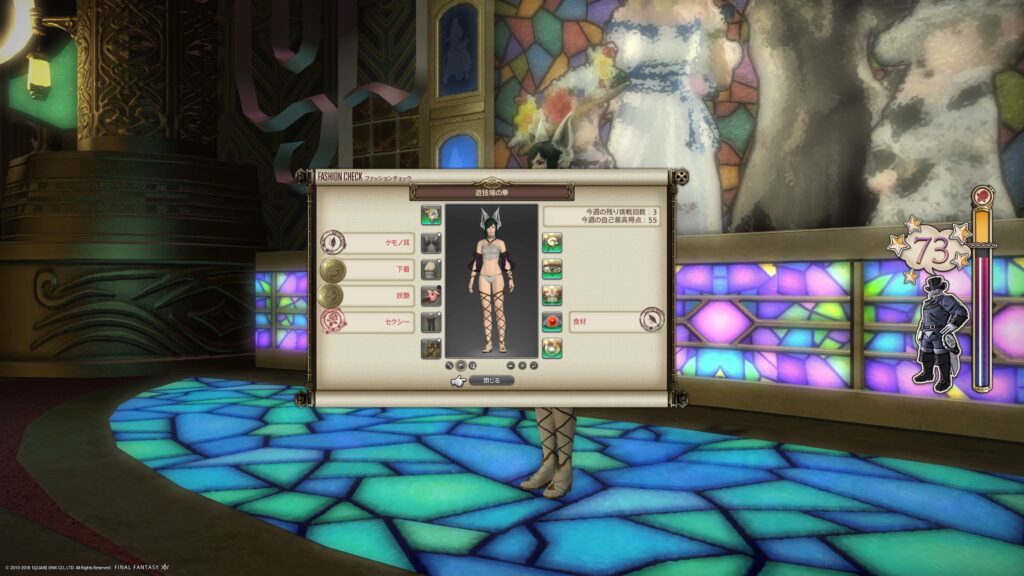Select the head gear slot with grey ears
The height and width of the screenshot is (576, 1024).
[x=431, y=241]
